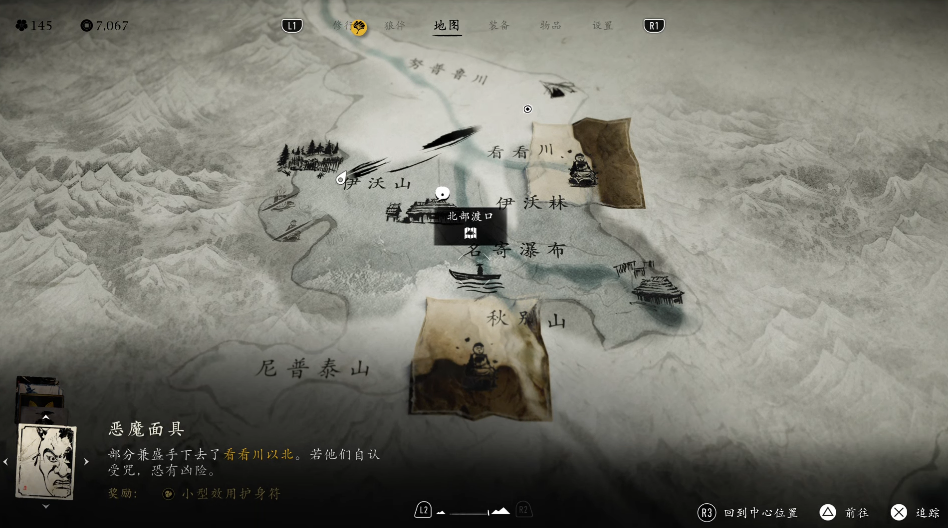
Task: Go to the 设置 settings tab
Action: pyautogui.click(x=602, y=26)
